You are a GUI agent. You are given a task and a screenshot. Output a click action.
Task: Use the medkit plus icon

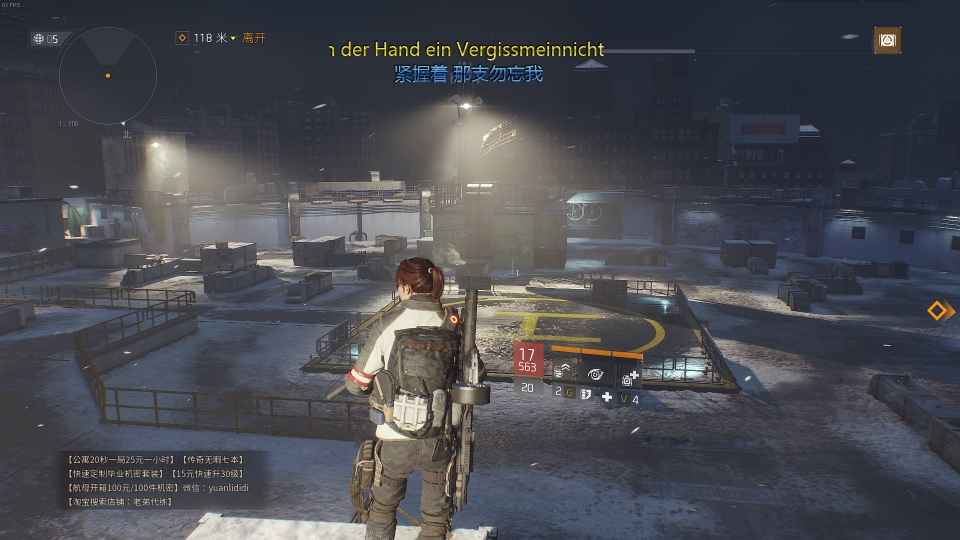[607, 397]
